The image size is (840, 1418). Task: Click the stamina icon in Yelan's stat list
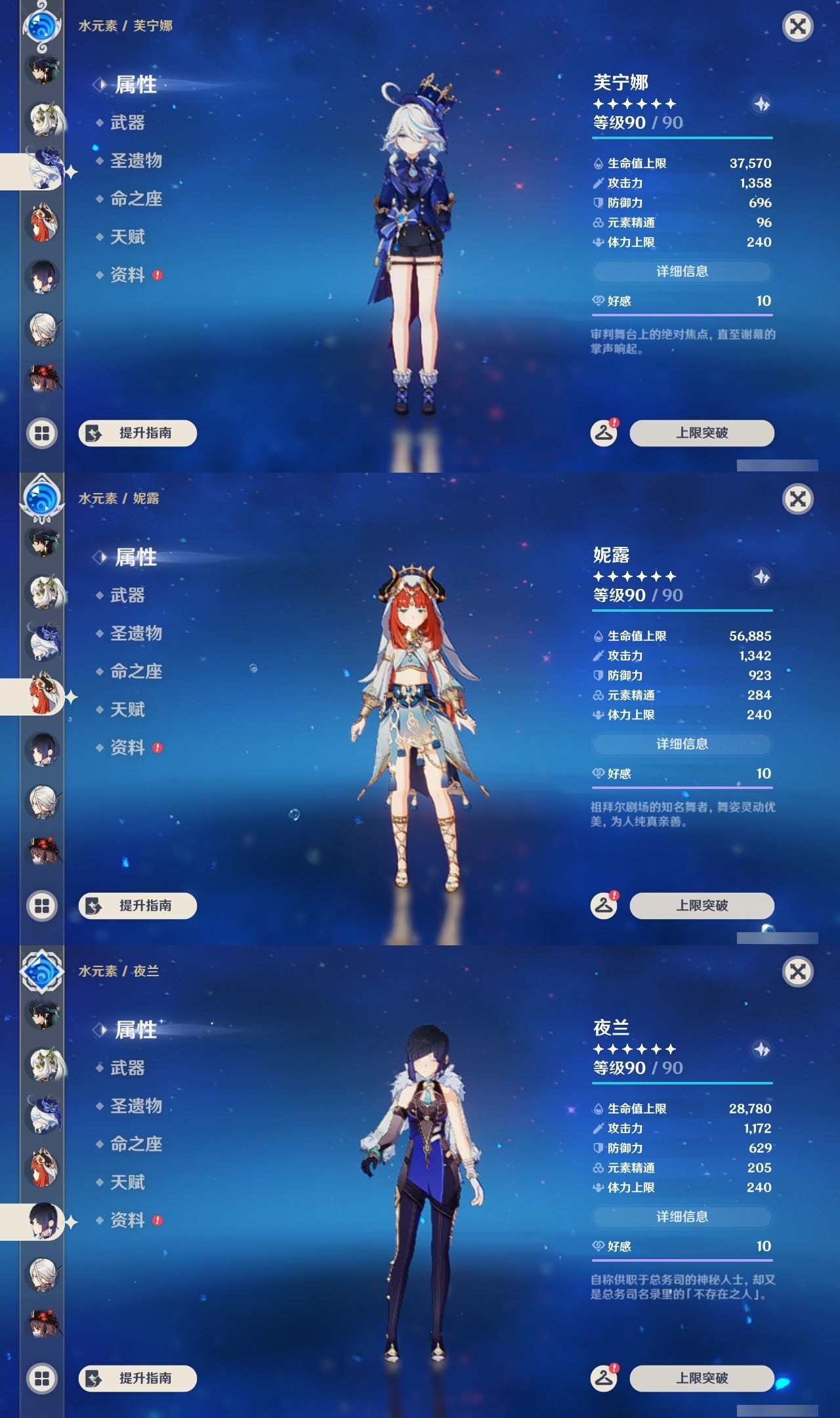(598, 1188)
